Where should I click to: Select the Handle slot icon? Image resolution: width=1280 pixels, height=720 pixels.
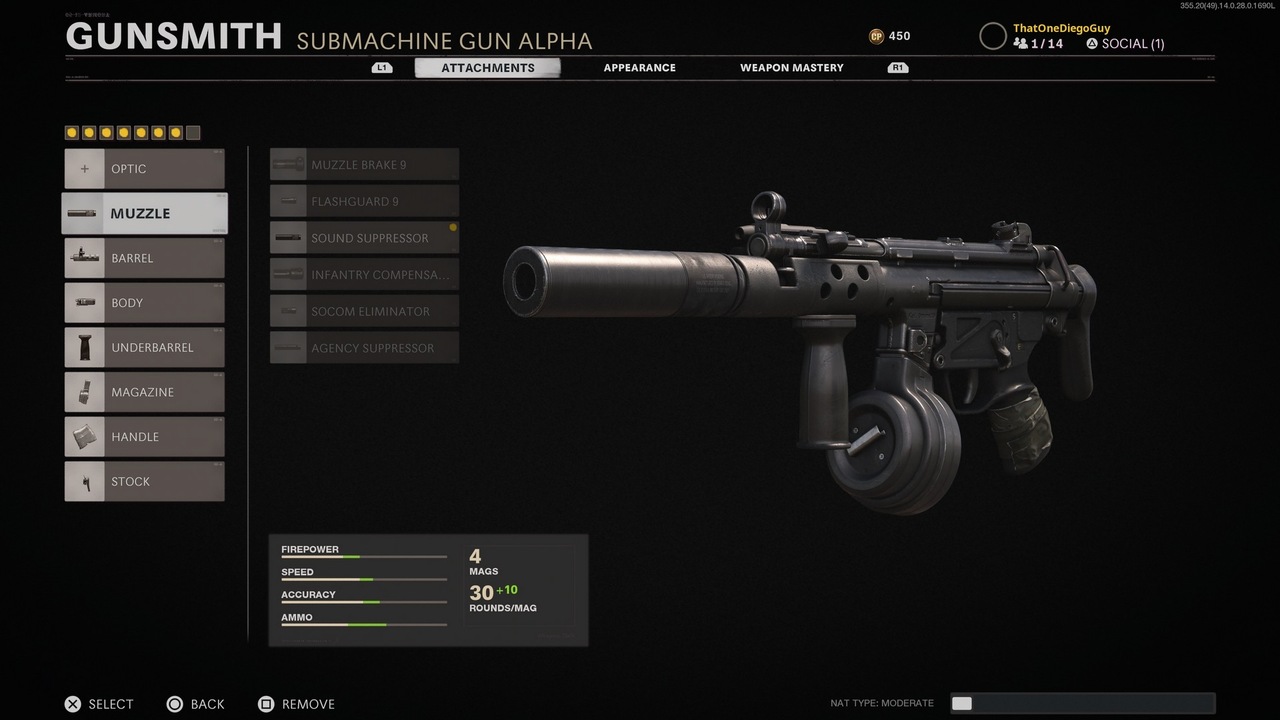[85, 436]
